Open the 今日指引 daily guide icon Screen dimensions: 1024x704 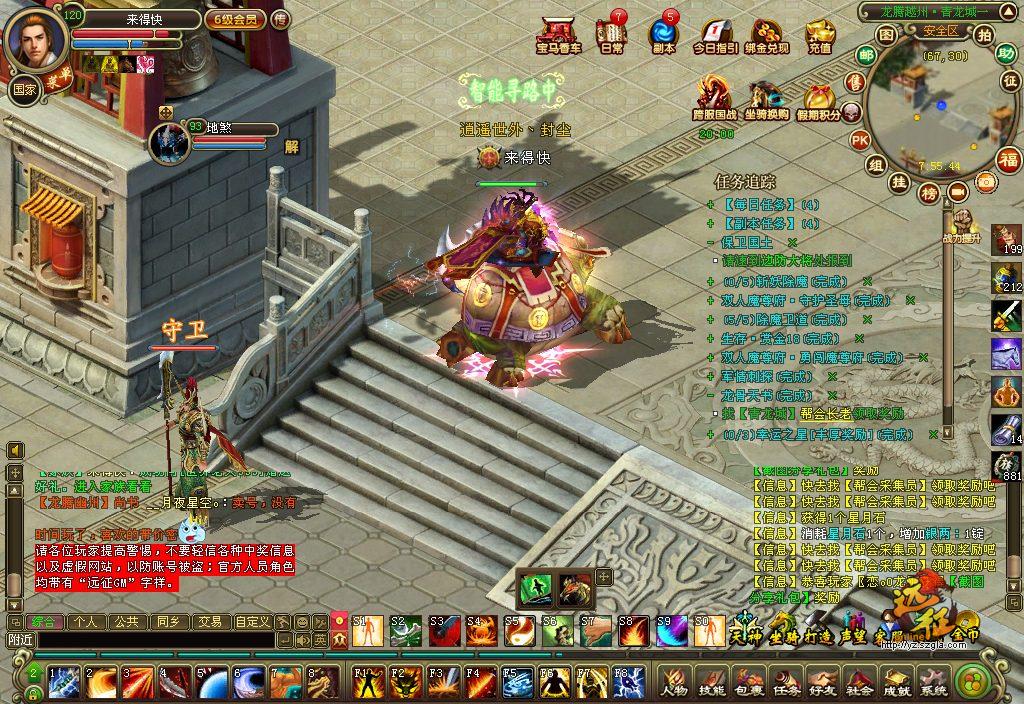pyautogui.click(x=716, y=36)
